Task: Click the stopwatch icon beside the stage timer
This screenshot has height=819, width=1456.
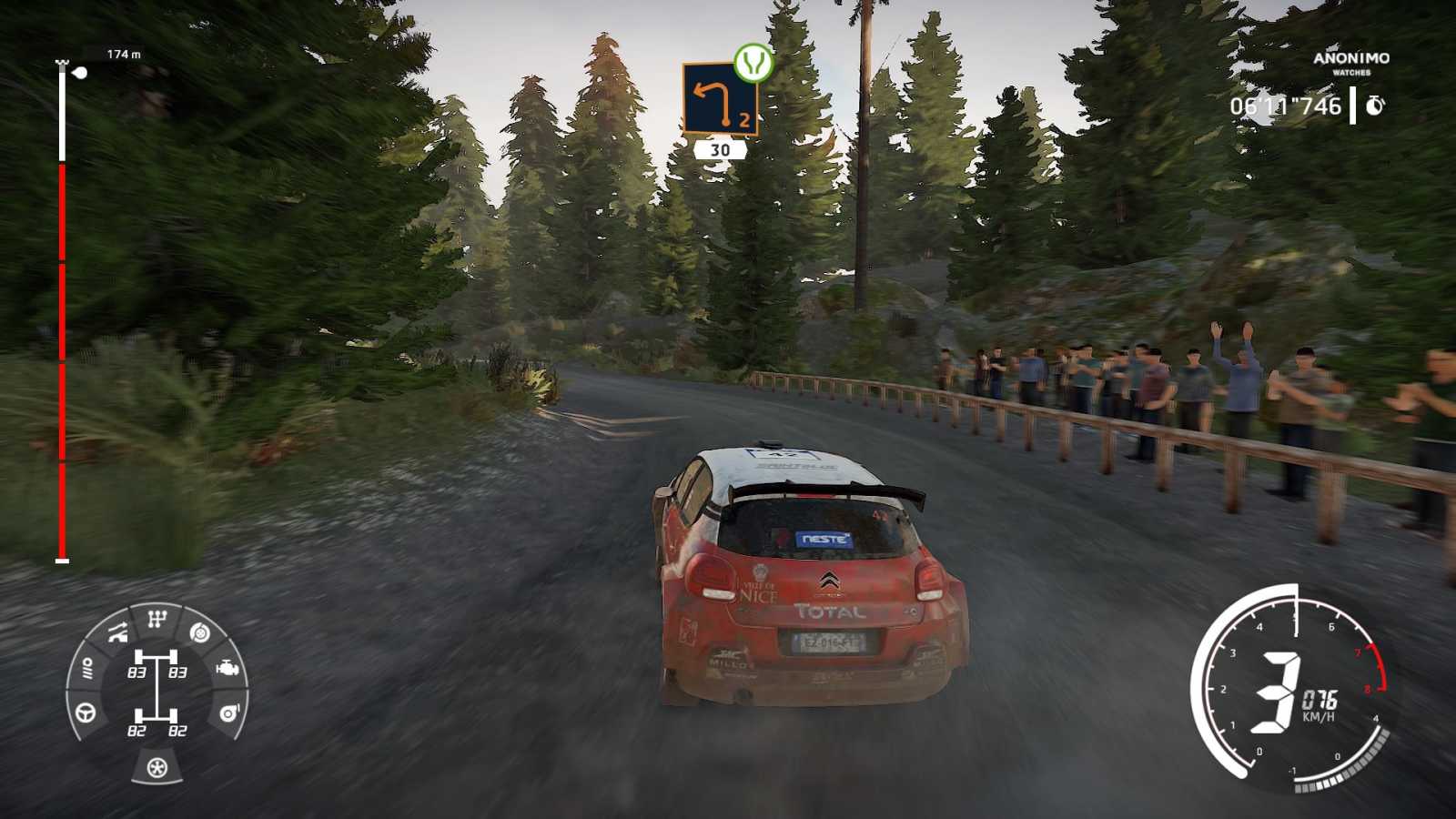Action: (1375, 106)
